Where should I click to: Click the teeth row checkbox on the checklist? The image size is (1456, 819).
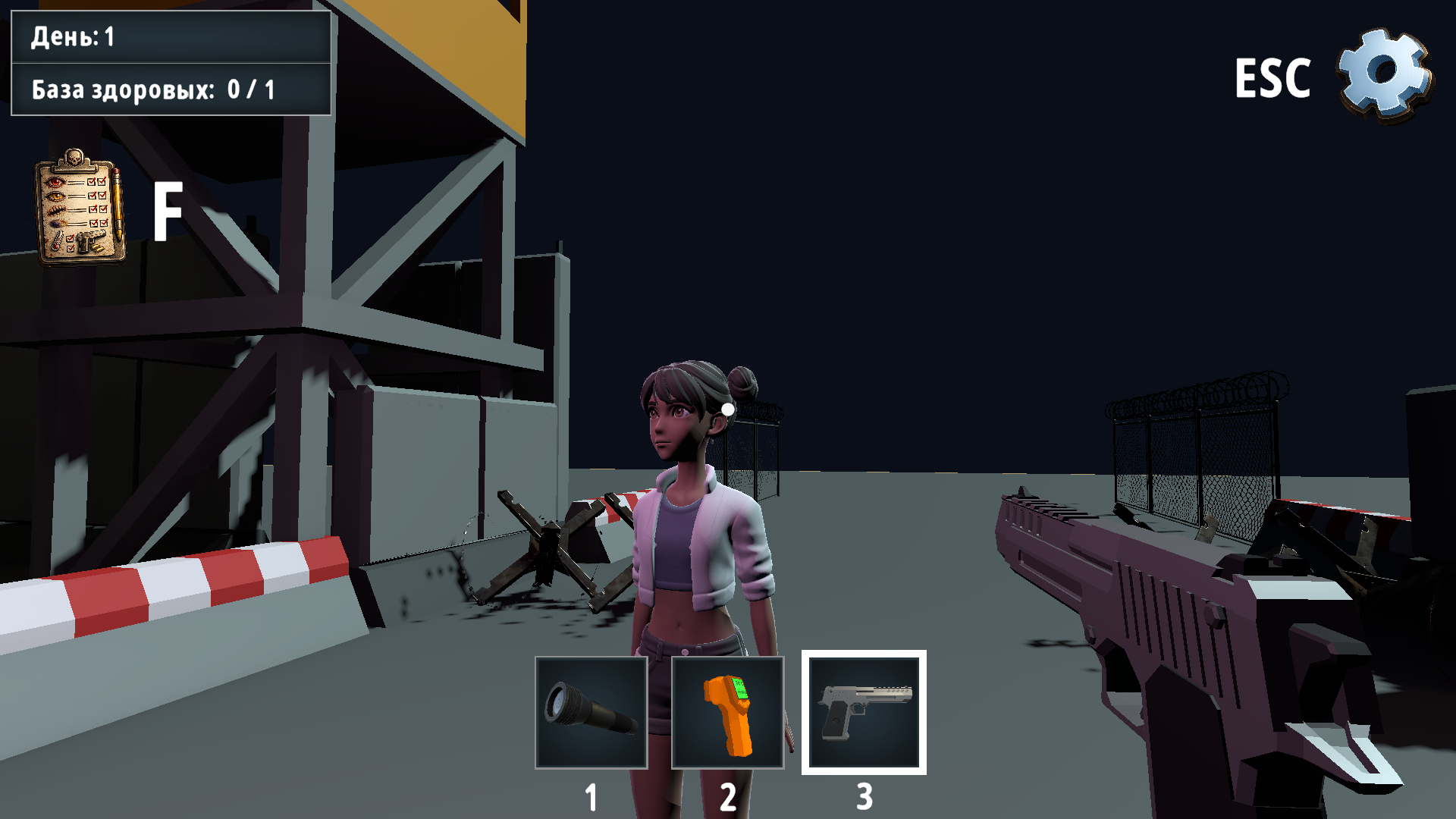[x=93, y=209]
